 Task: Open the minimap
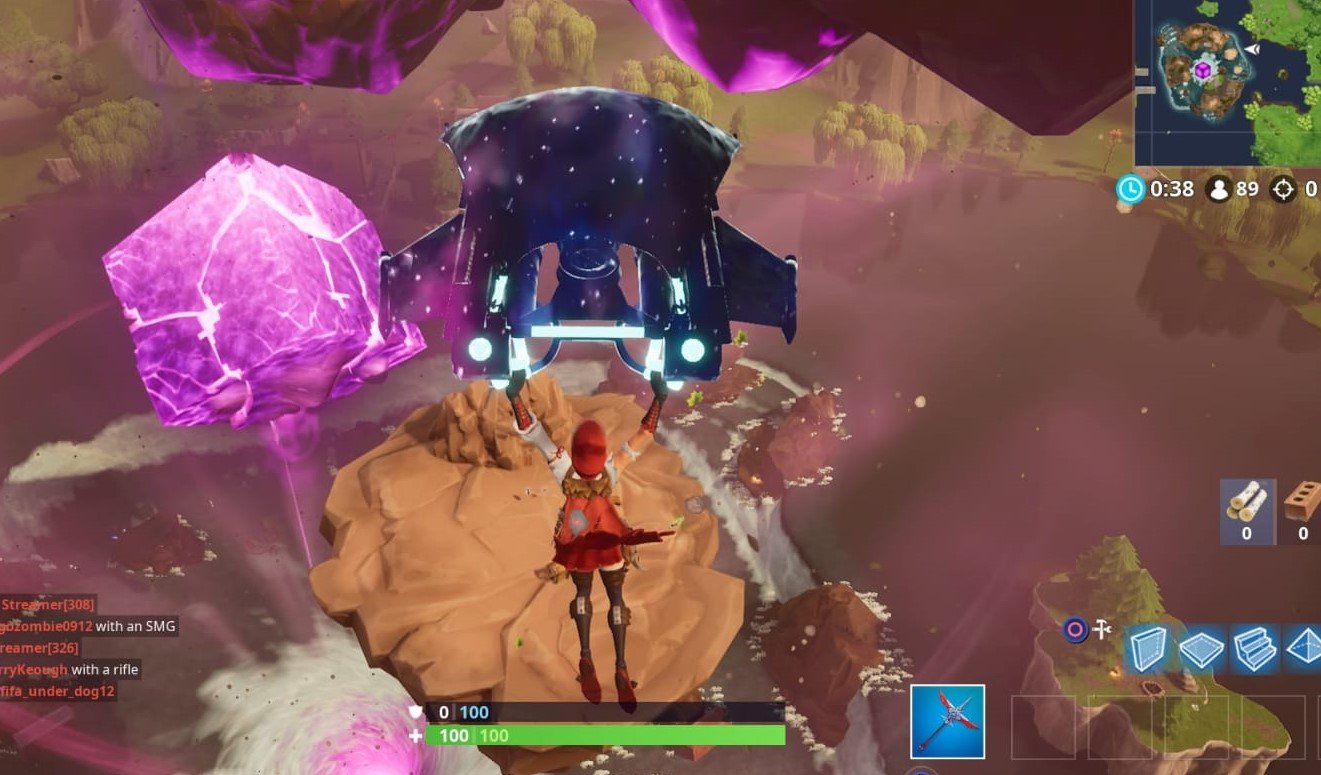1228,82
